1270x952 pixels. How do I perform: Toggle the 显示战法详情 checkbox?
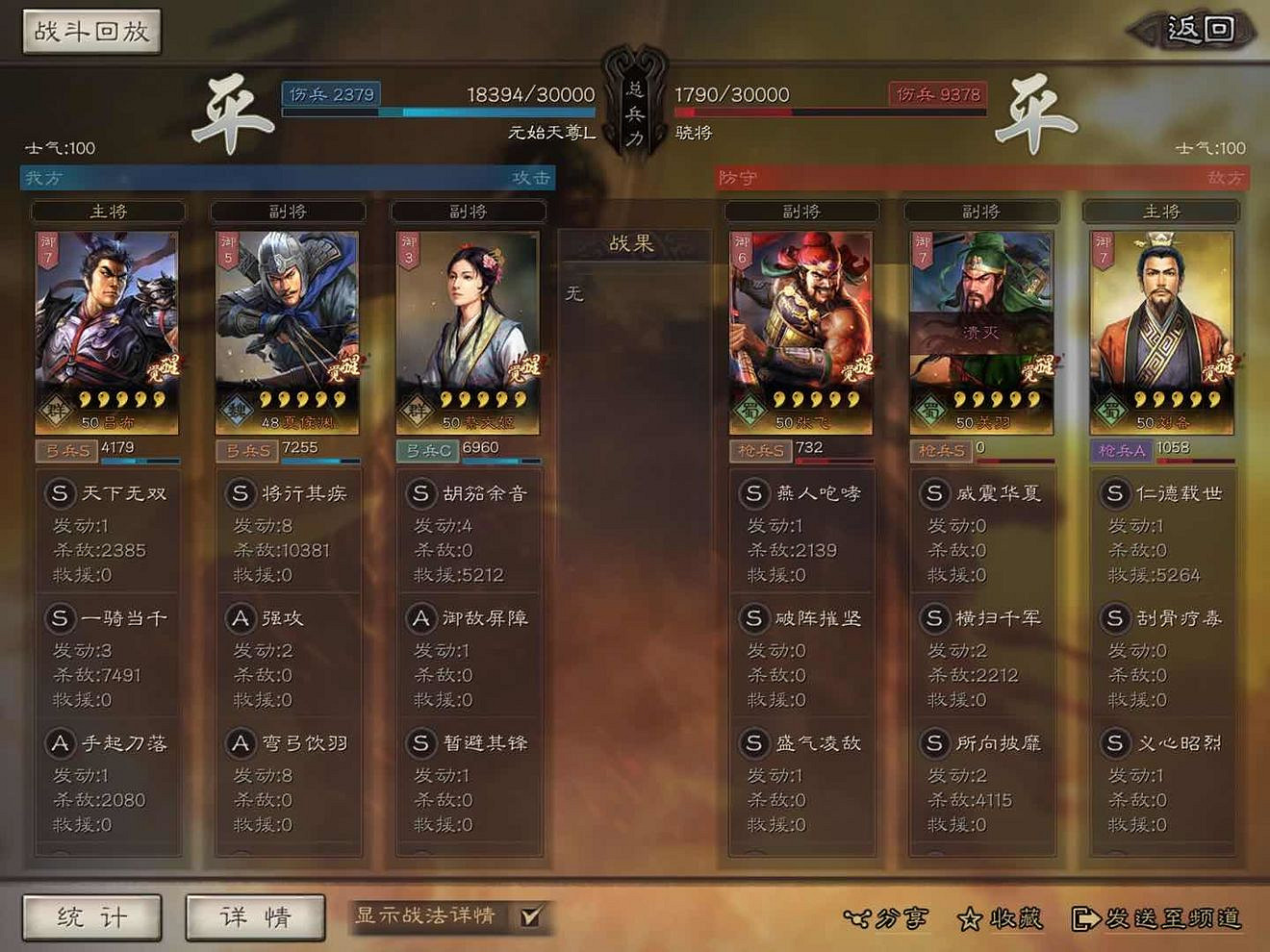pyautogui.click(x=528, y=918)
